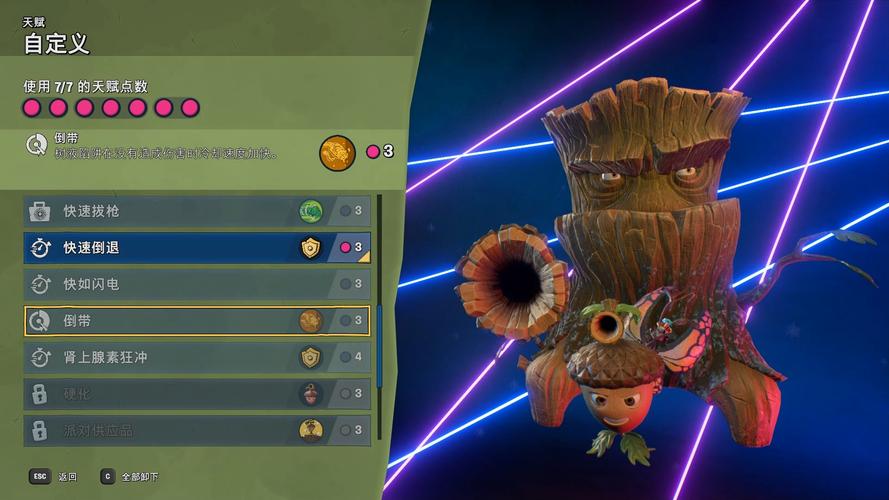Screen dimensions: 889x500
Task: Choose the 快如闪电 talent
Action: pyautogui.click(x=196, y=284)
